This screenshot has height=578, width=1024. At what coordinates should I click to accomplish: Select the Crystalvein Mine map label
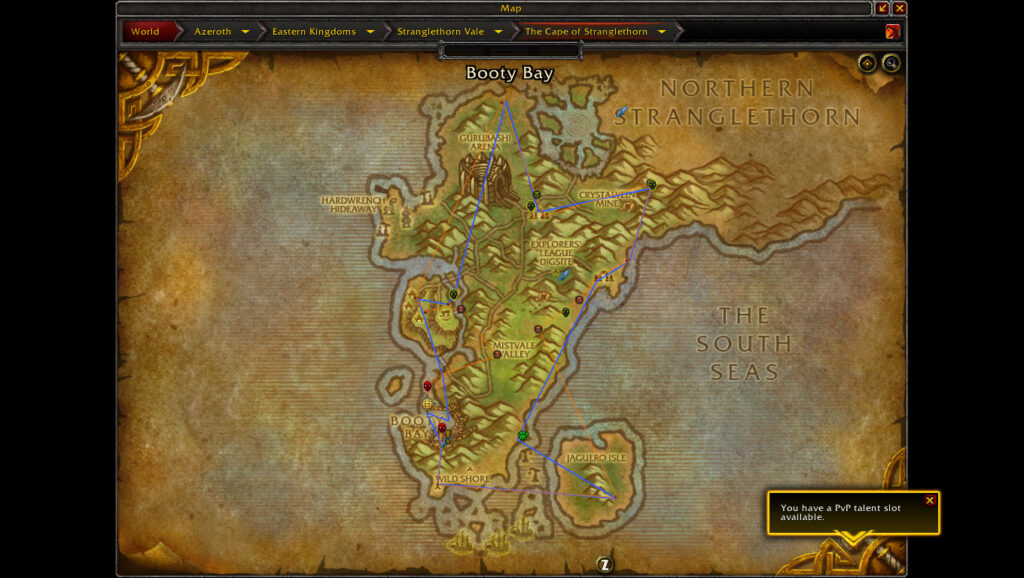click(608, 198)
